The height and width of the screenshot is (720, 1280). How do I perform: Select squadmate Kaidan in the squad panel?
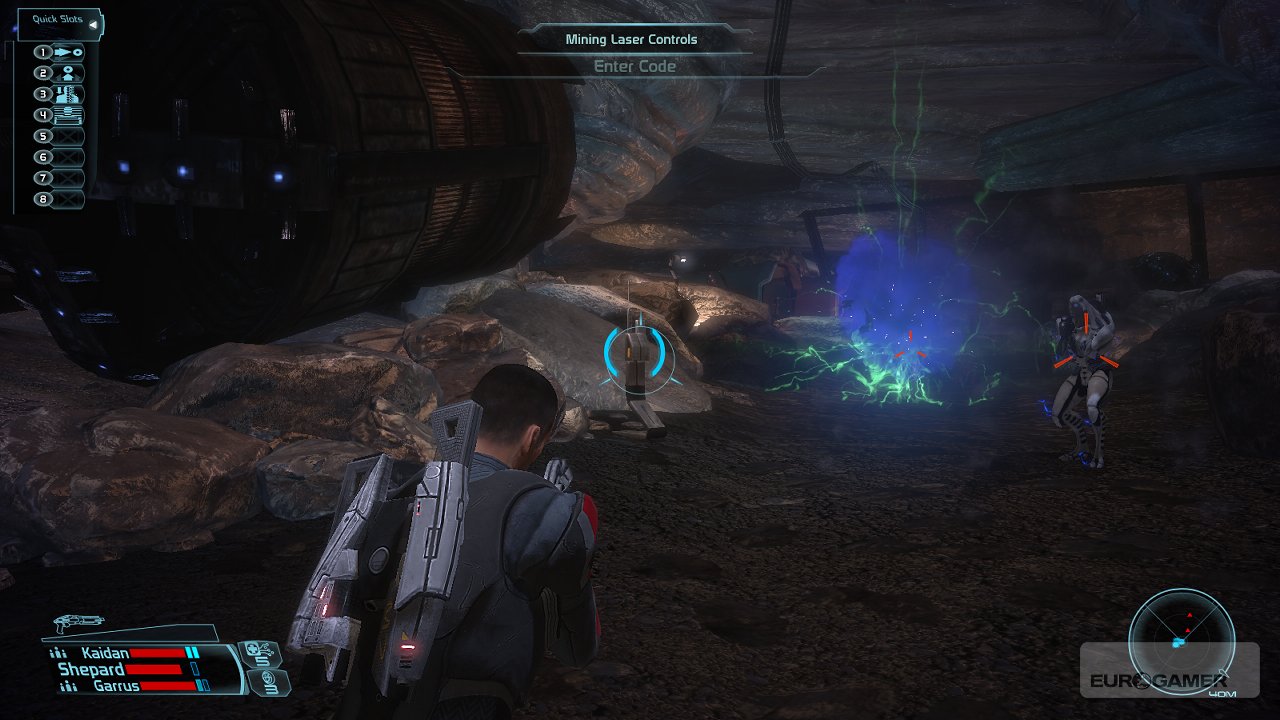[x=105, y=653]
